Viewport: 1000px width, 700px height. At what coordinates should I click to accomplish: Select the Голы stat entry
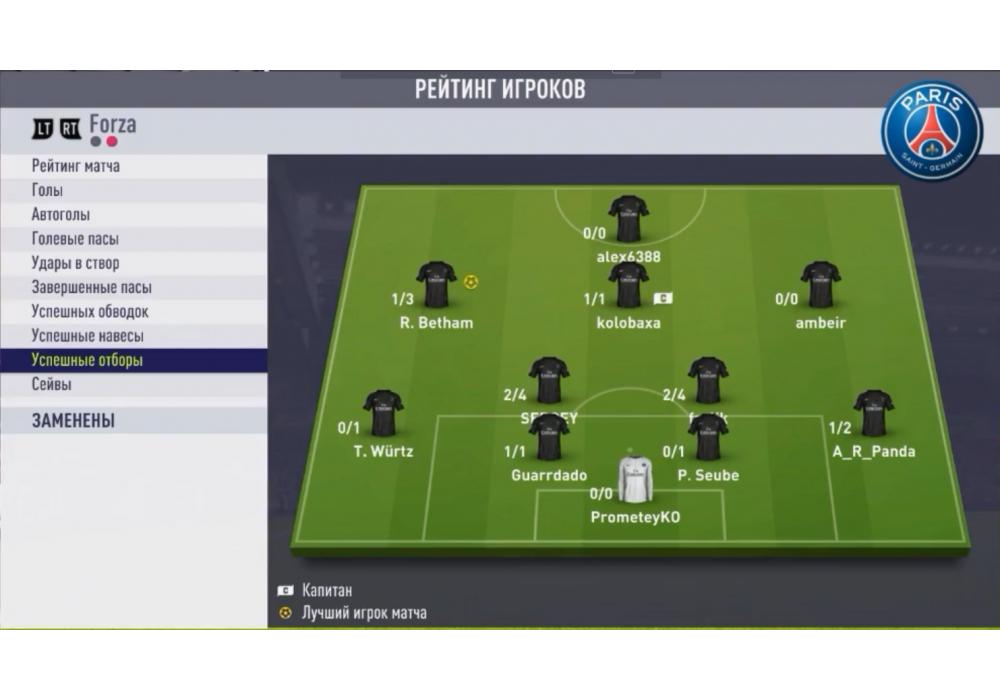47,190
